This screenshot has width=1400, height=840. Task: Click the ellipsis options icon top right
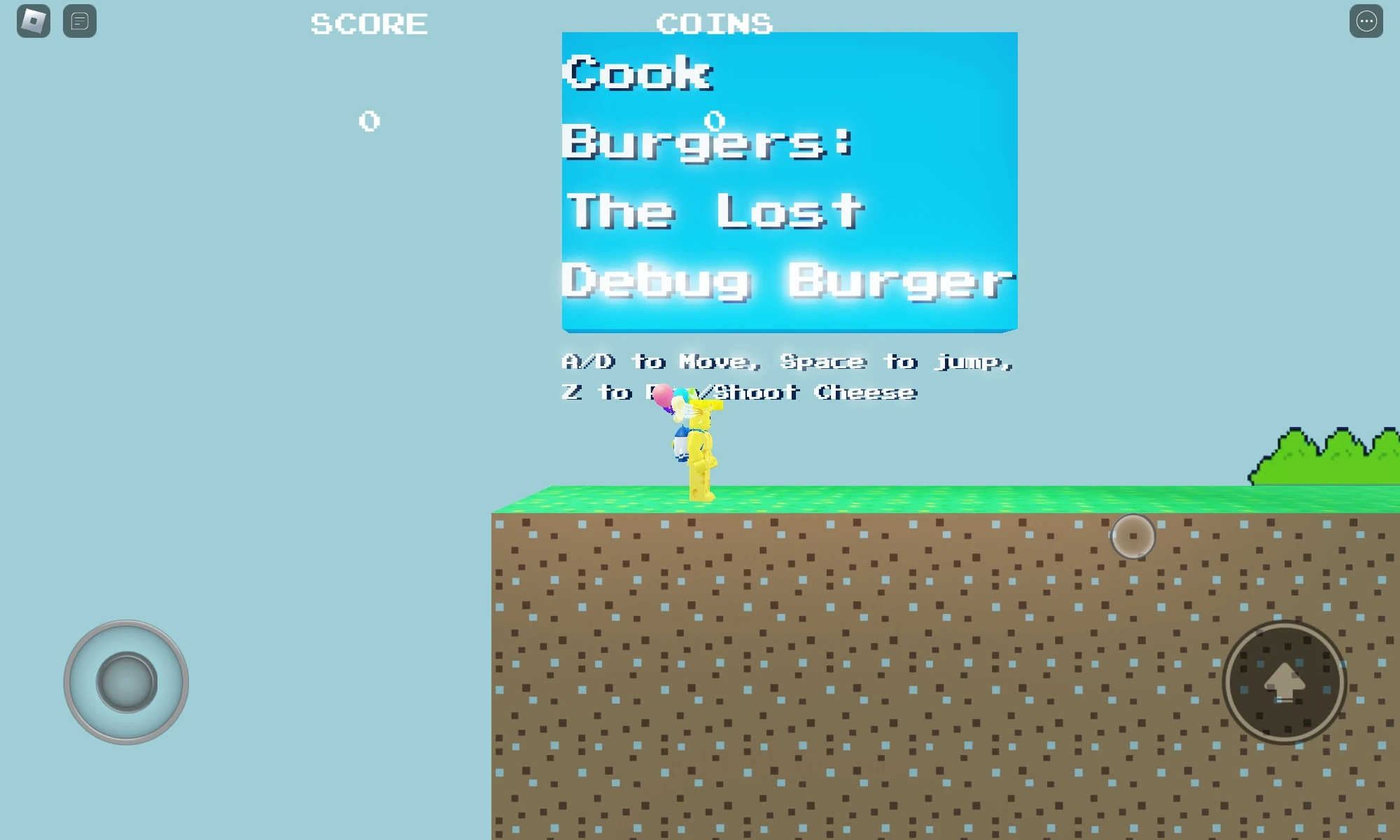[1366, 20]
